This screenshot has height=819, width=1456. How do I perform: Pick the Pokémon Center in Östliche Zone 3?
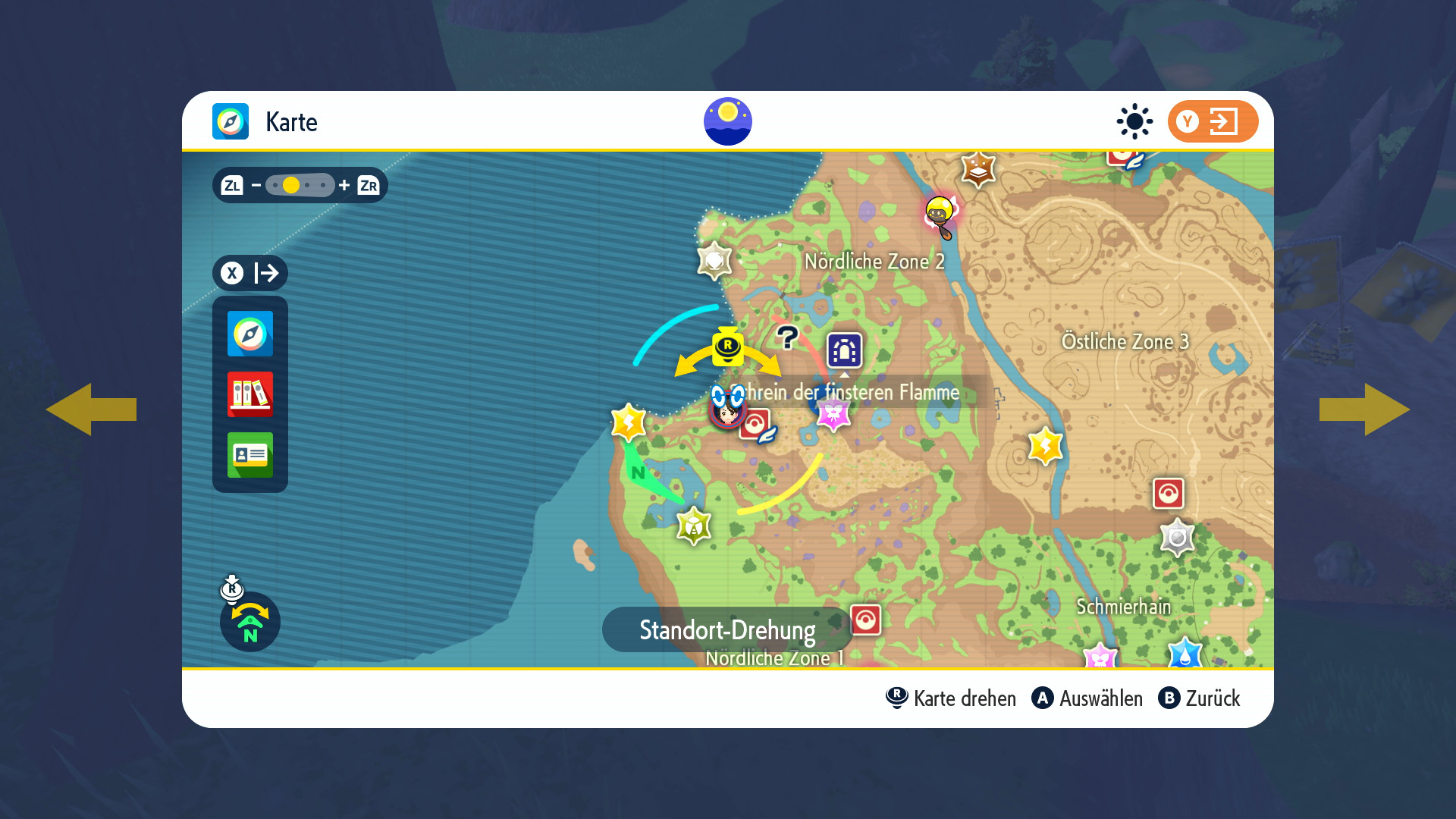click(x=1168, y=494)
